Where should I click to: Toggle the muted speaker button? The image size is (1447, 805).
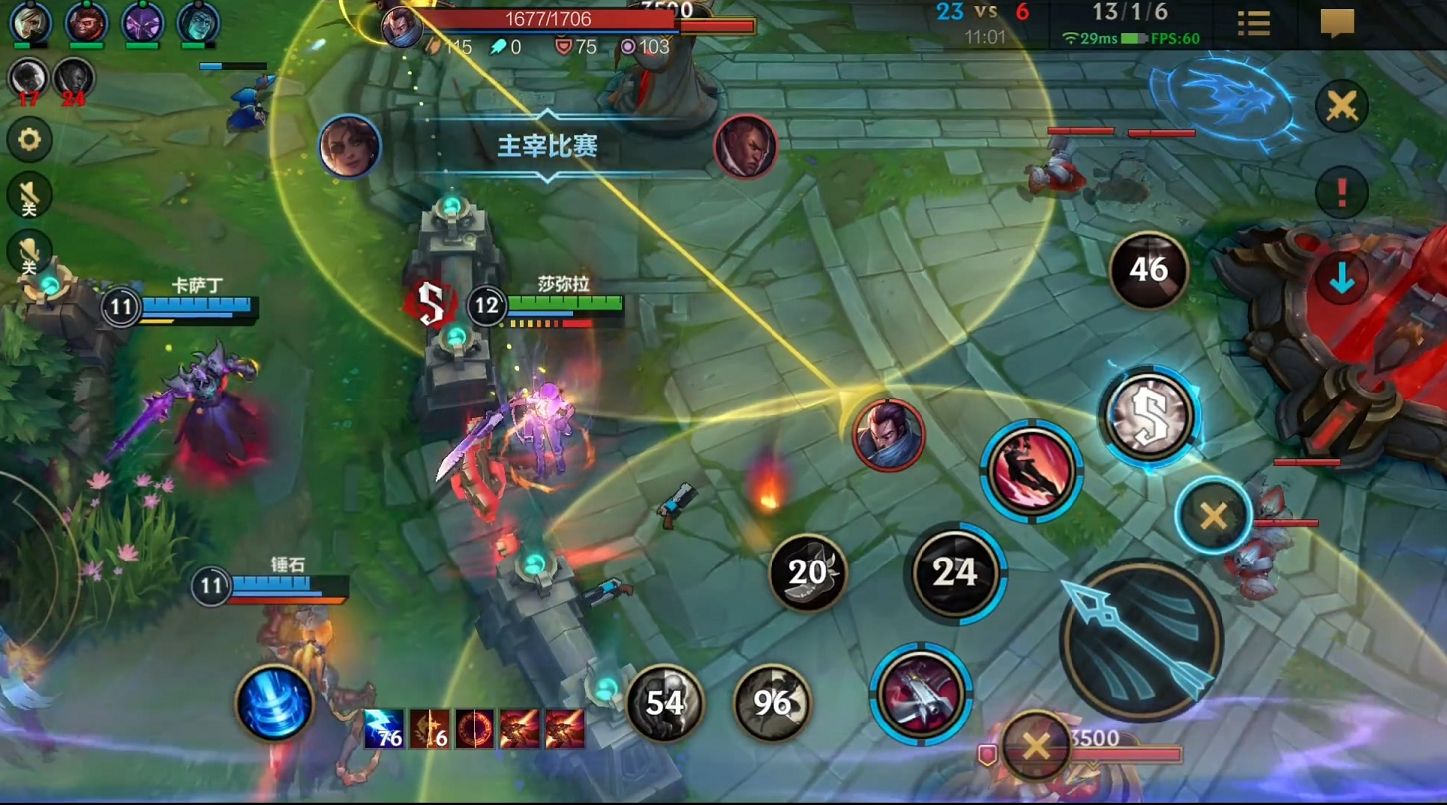pyautogui.click(x=29, y=196)
